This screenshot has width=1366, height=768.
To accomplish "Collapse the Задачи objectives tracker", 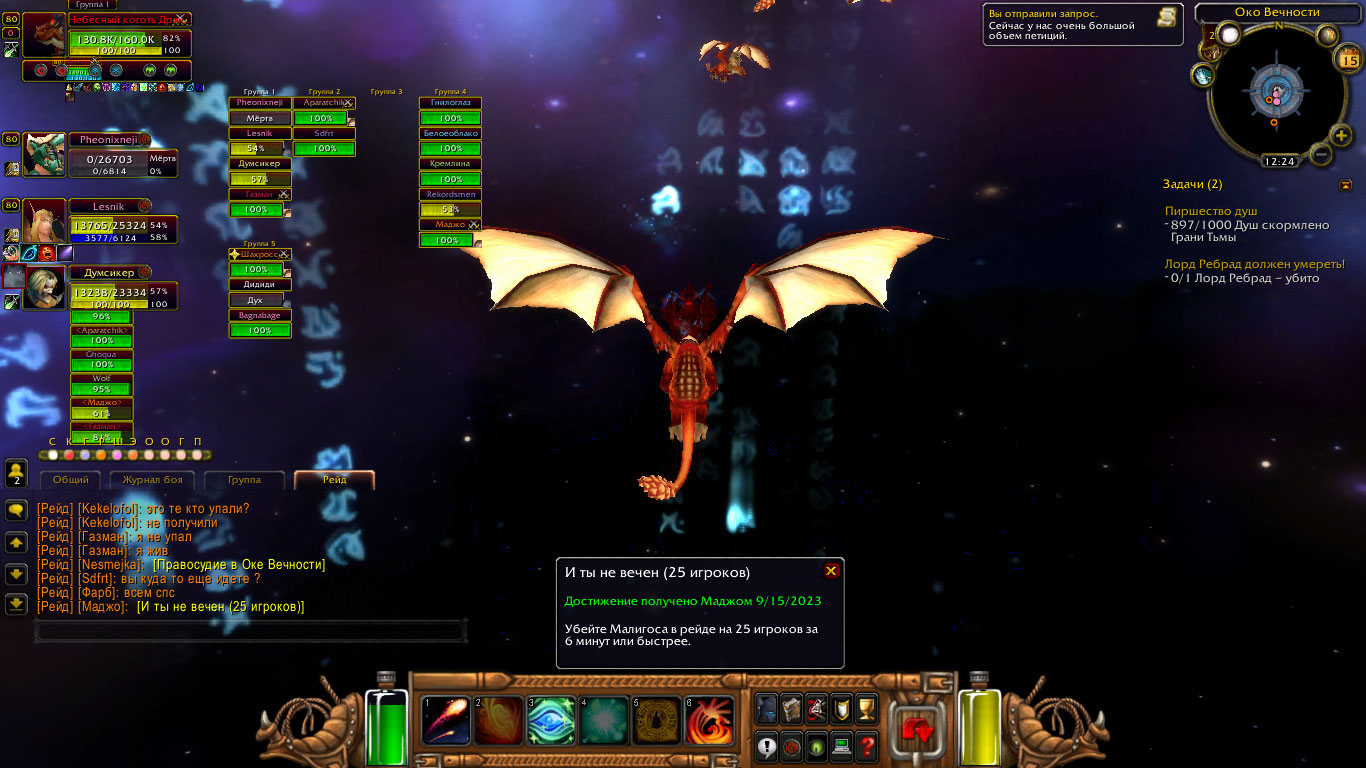I will click(x=1346, y=185).
